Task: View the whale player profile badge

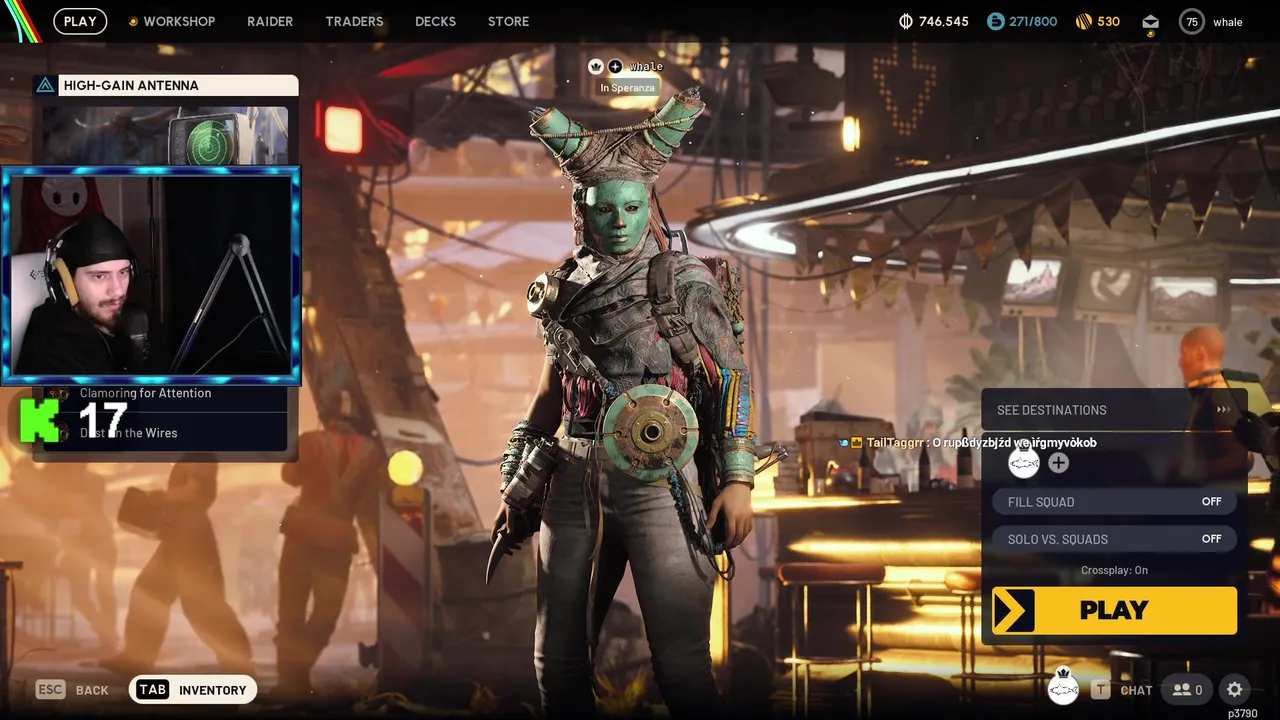Action: pyautogui.click(x=1212, y=21)
